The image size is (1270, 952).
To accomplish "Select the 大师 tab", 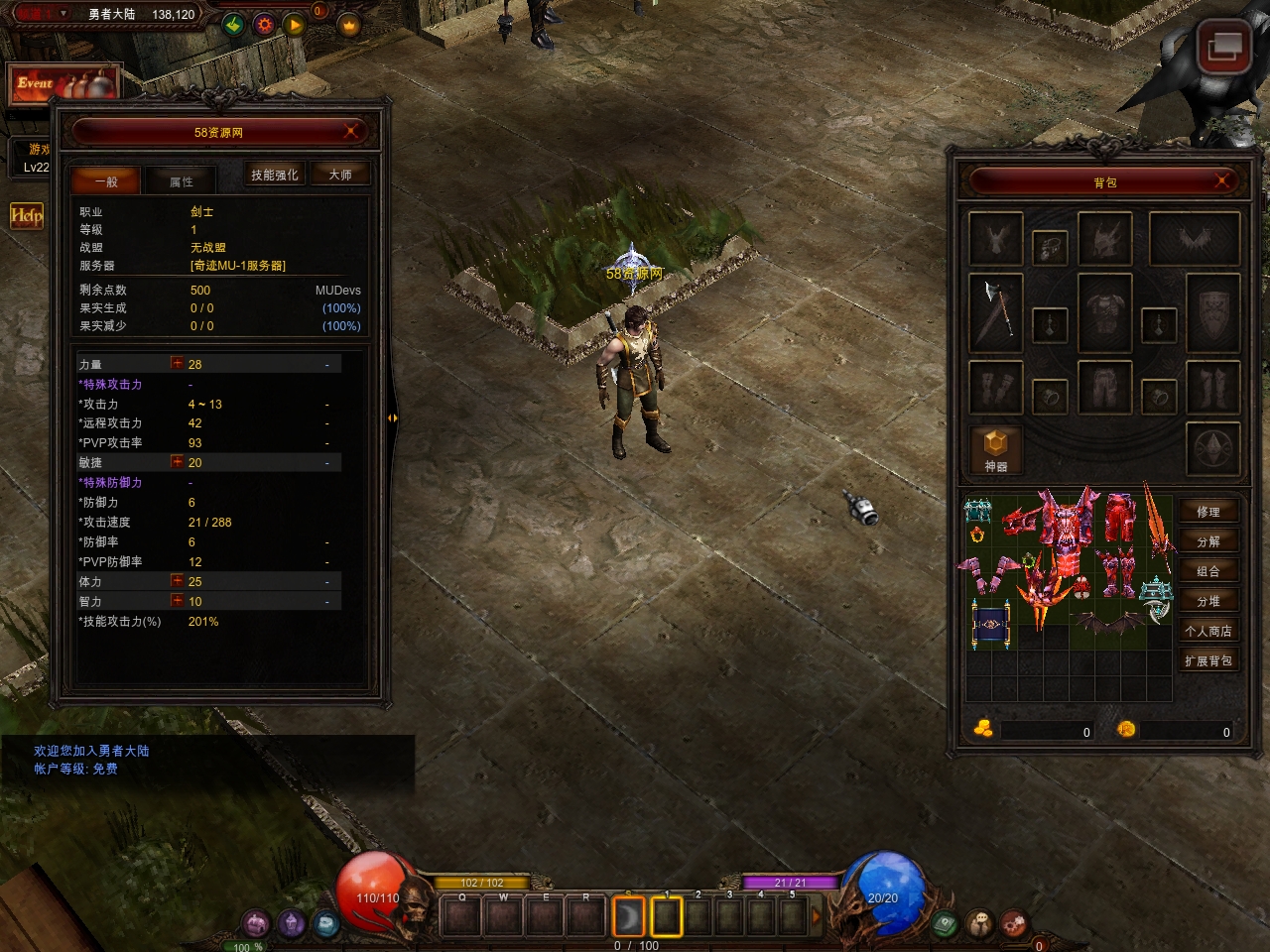I will [x=340, y=175].
